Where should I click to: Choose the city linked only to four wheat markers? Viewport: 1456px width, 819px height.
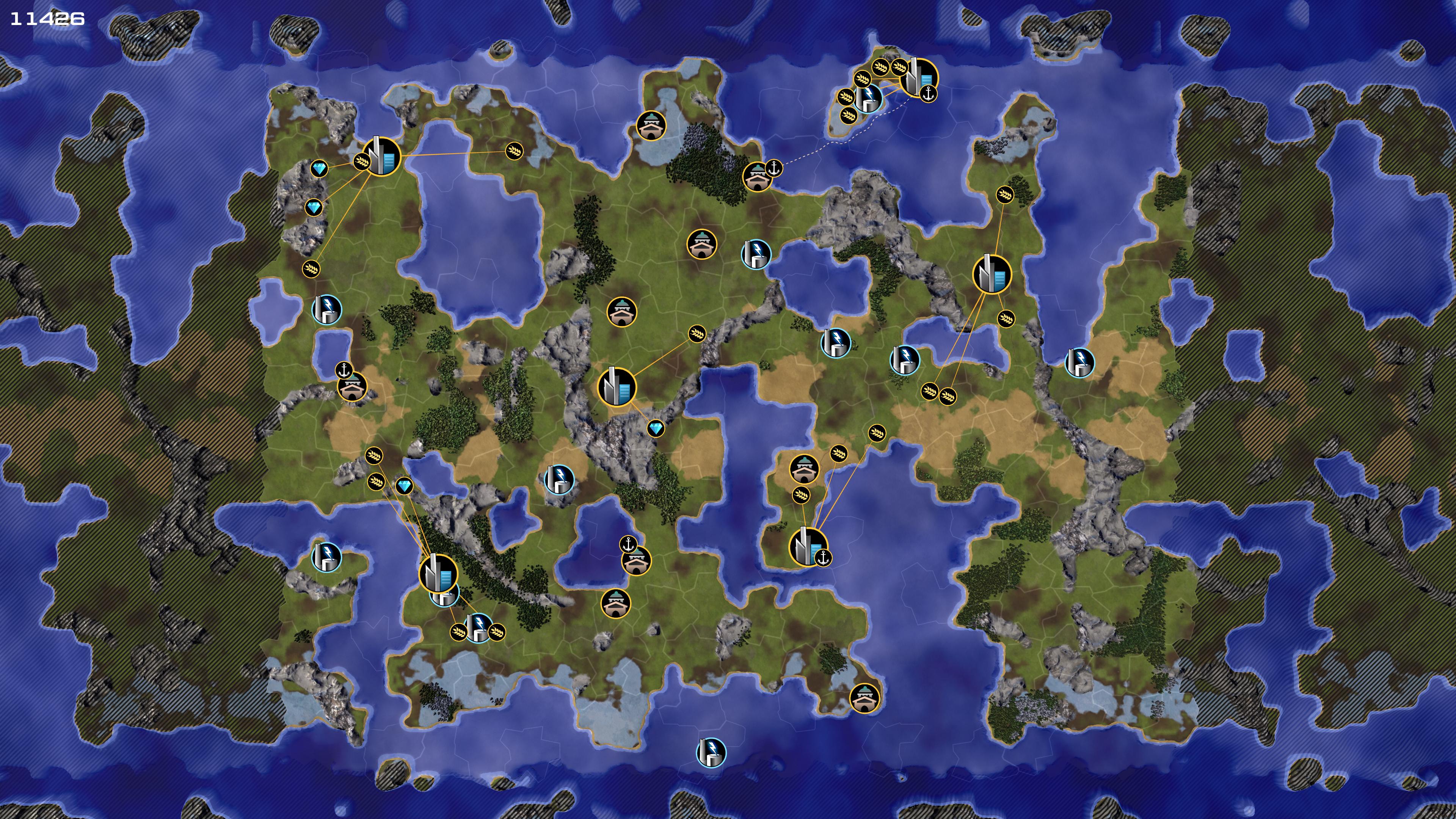992,274
